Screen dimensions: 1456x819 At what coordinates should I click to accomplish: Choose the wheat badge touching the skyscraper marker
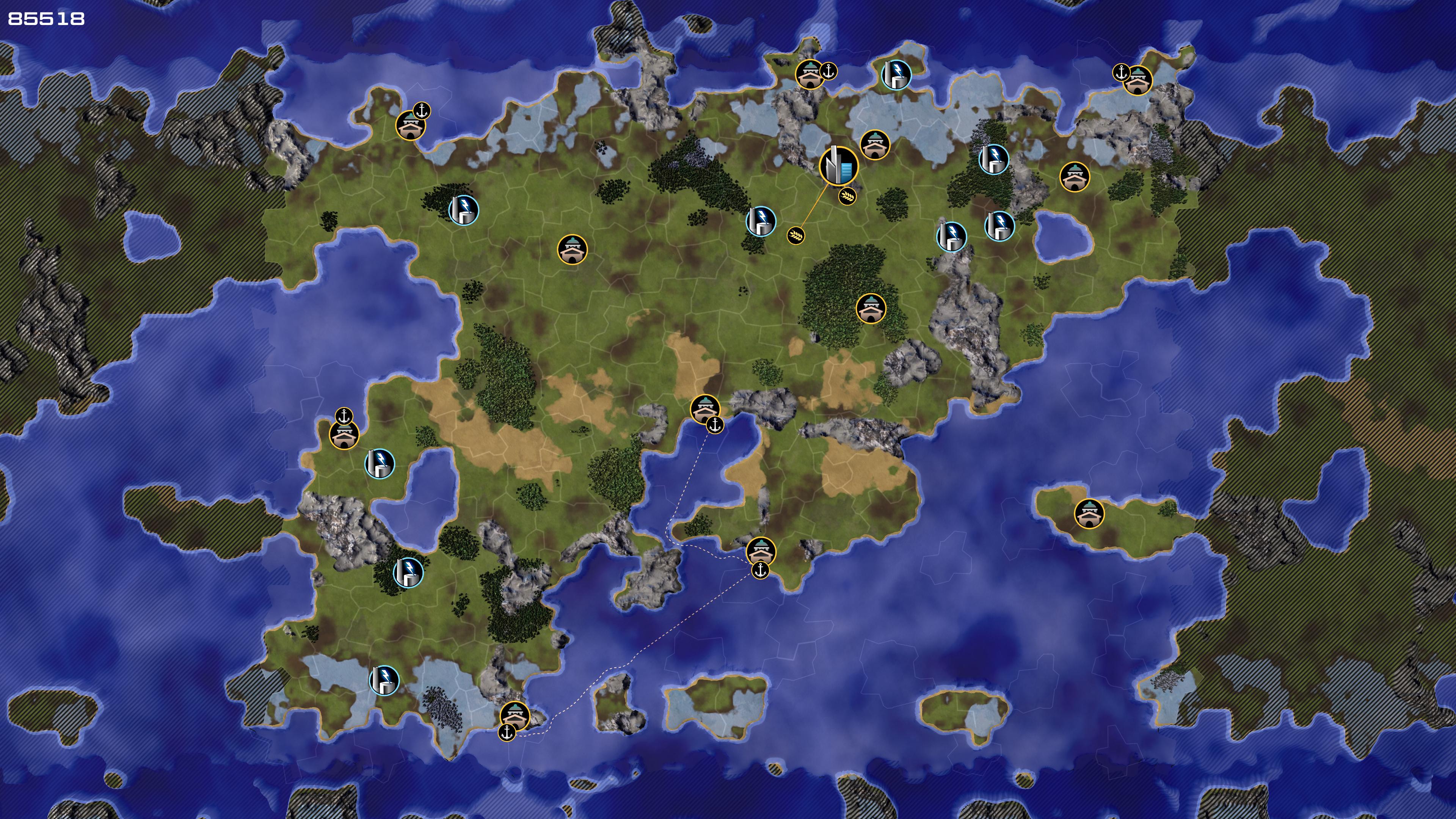847,196
